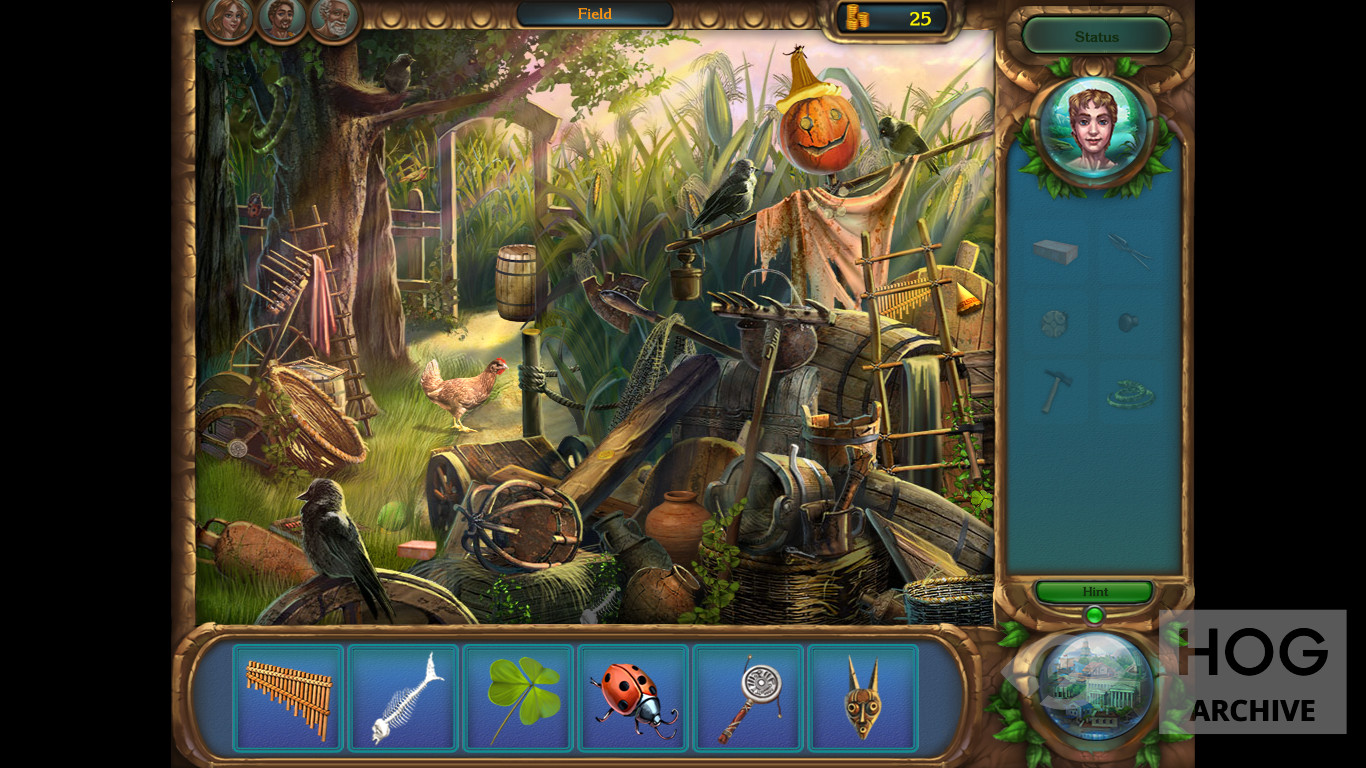Select the long-haired woman portrait
This screenshot has height=768, width=1366.
coord(229,18)
